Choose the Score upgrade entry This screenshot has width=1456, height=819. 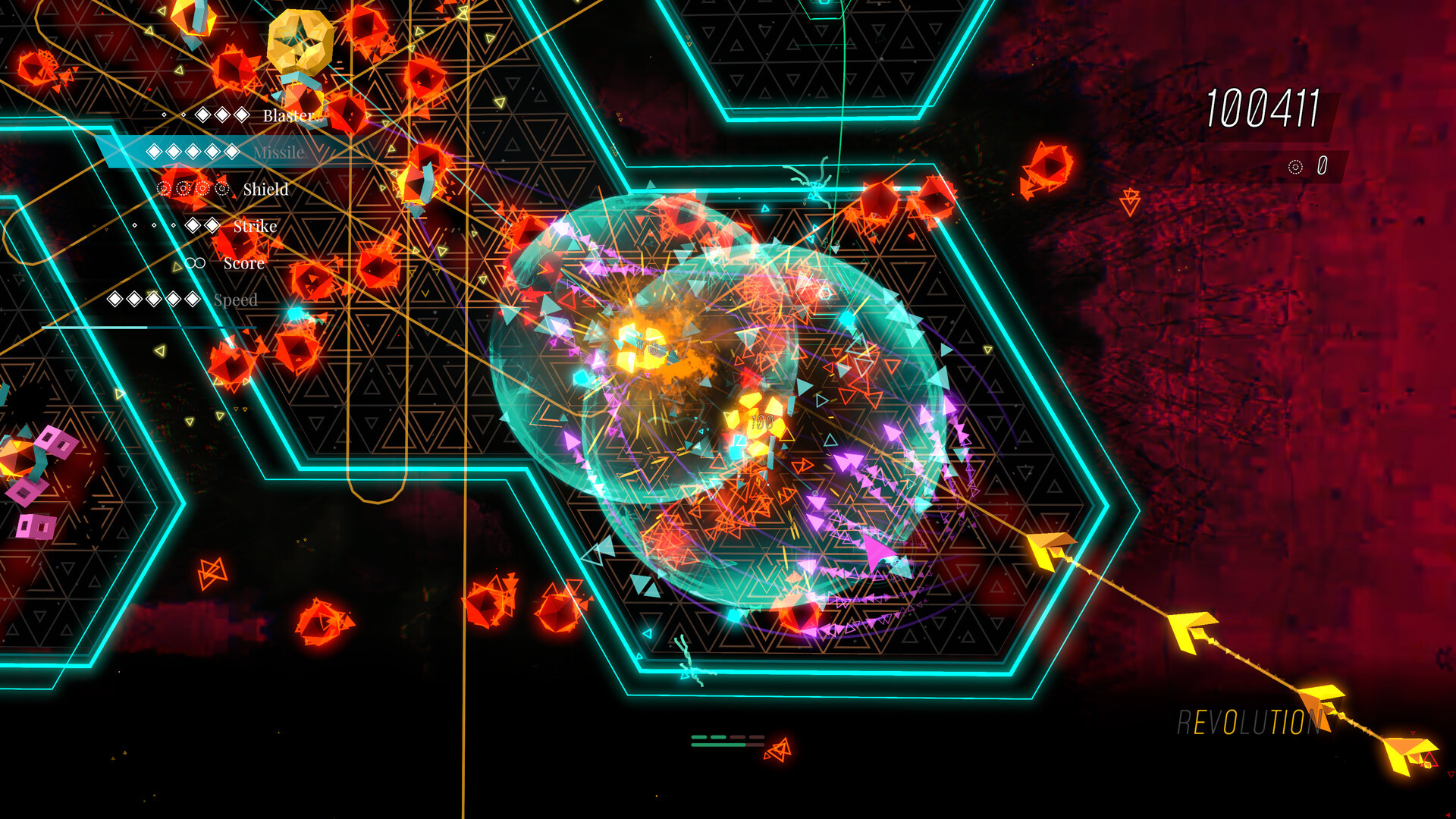tap(243, 263)
